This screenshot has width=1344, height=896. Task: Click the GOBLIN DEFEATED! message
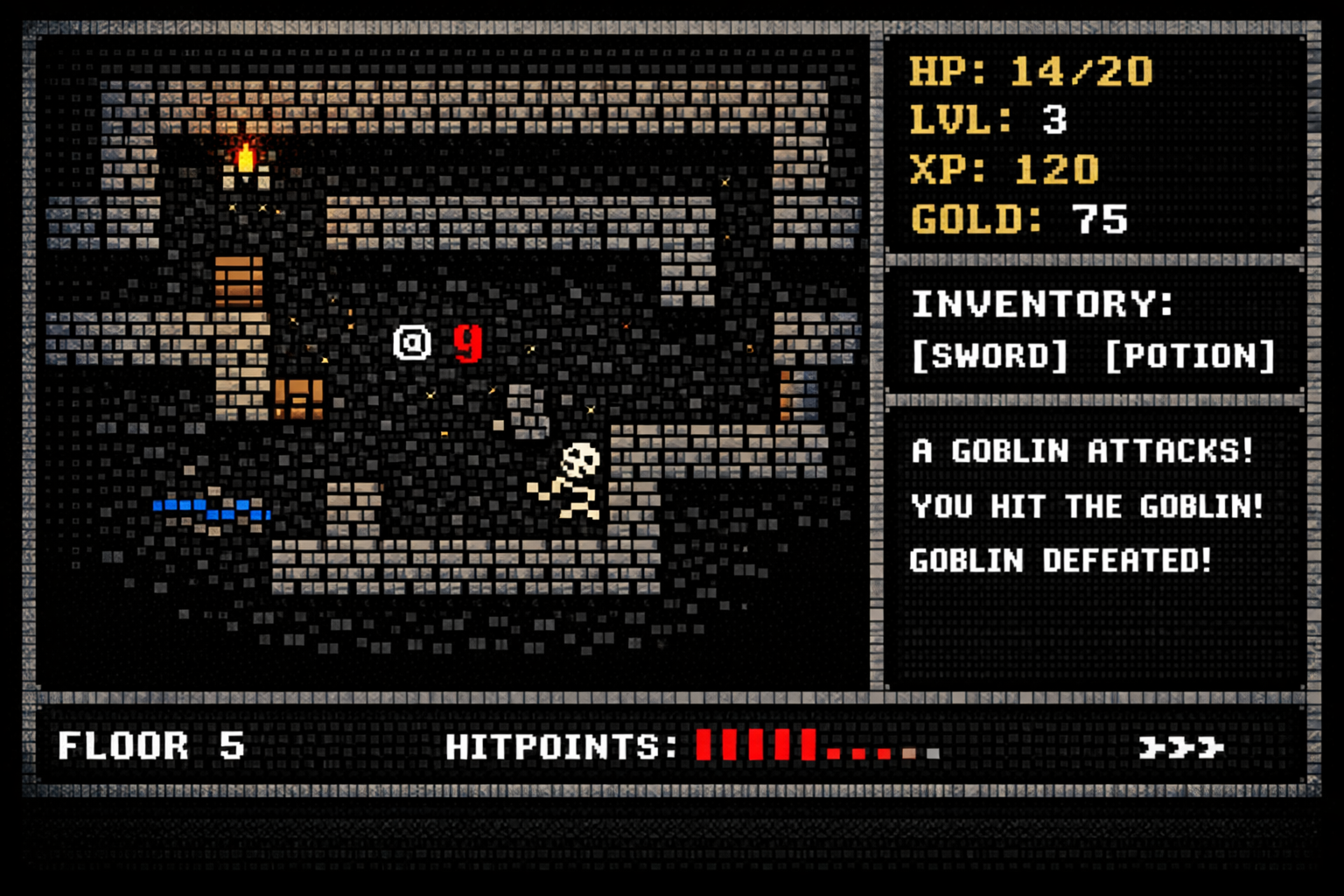pyautogui.click(x=1060, y=561)
